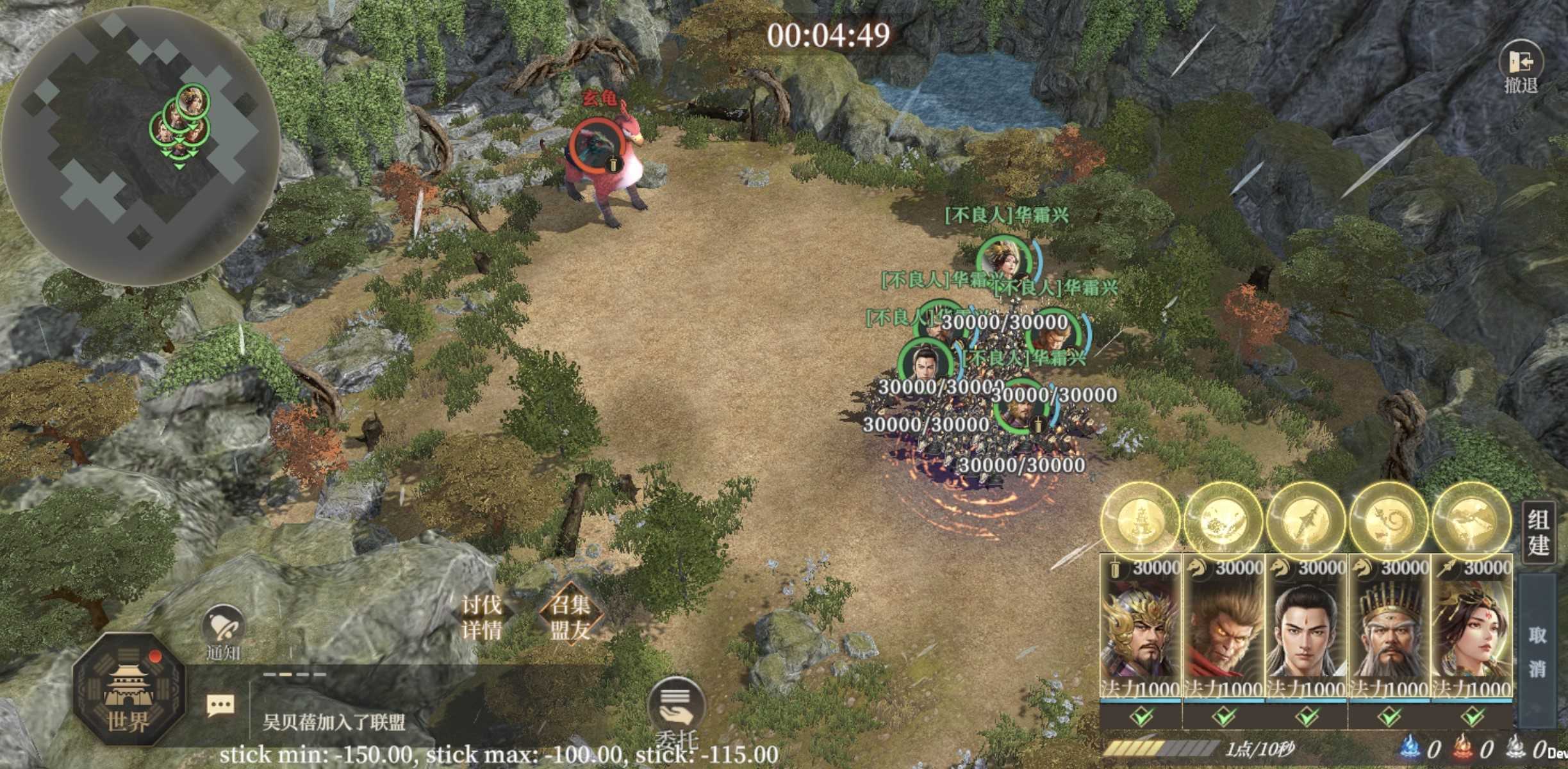Open the 通知 notification bell
This screenshot has height=769, width=1568.
click(x=222, y=631)
